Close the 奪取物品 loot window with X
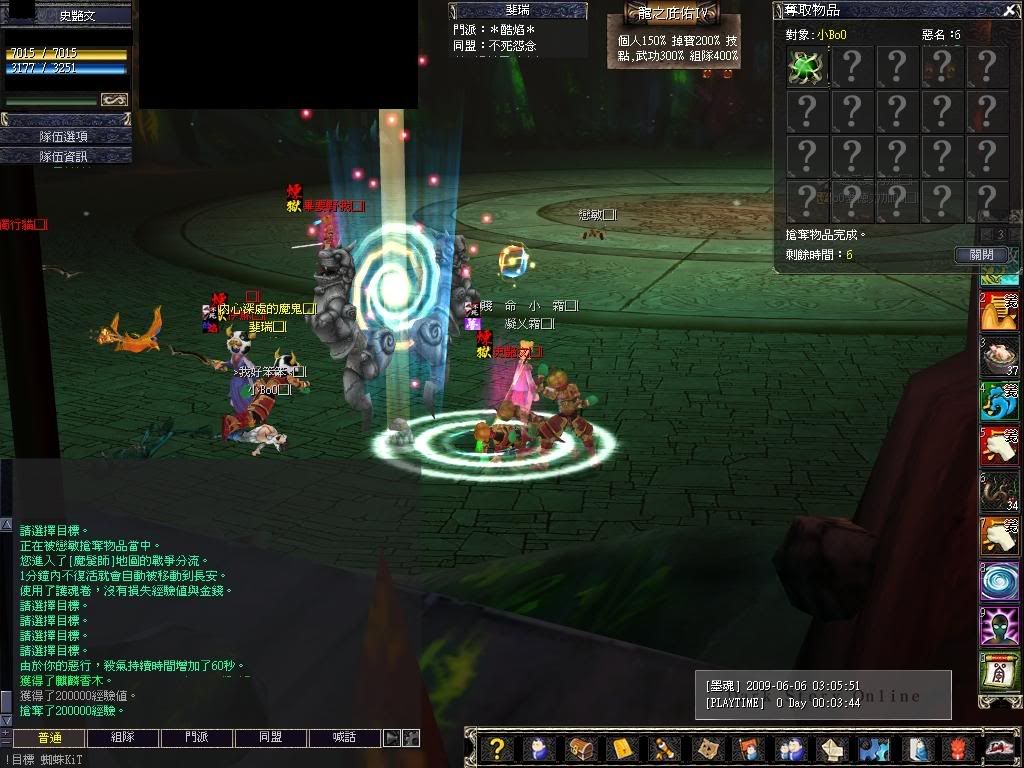The width and height of the screenshot is (1024, 768). [1009, 11]
